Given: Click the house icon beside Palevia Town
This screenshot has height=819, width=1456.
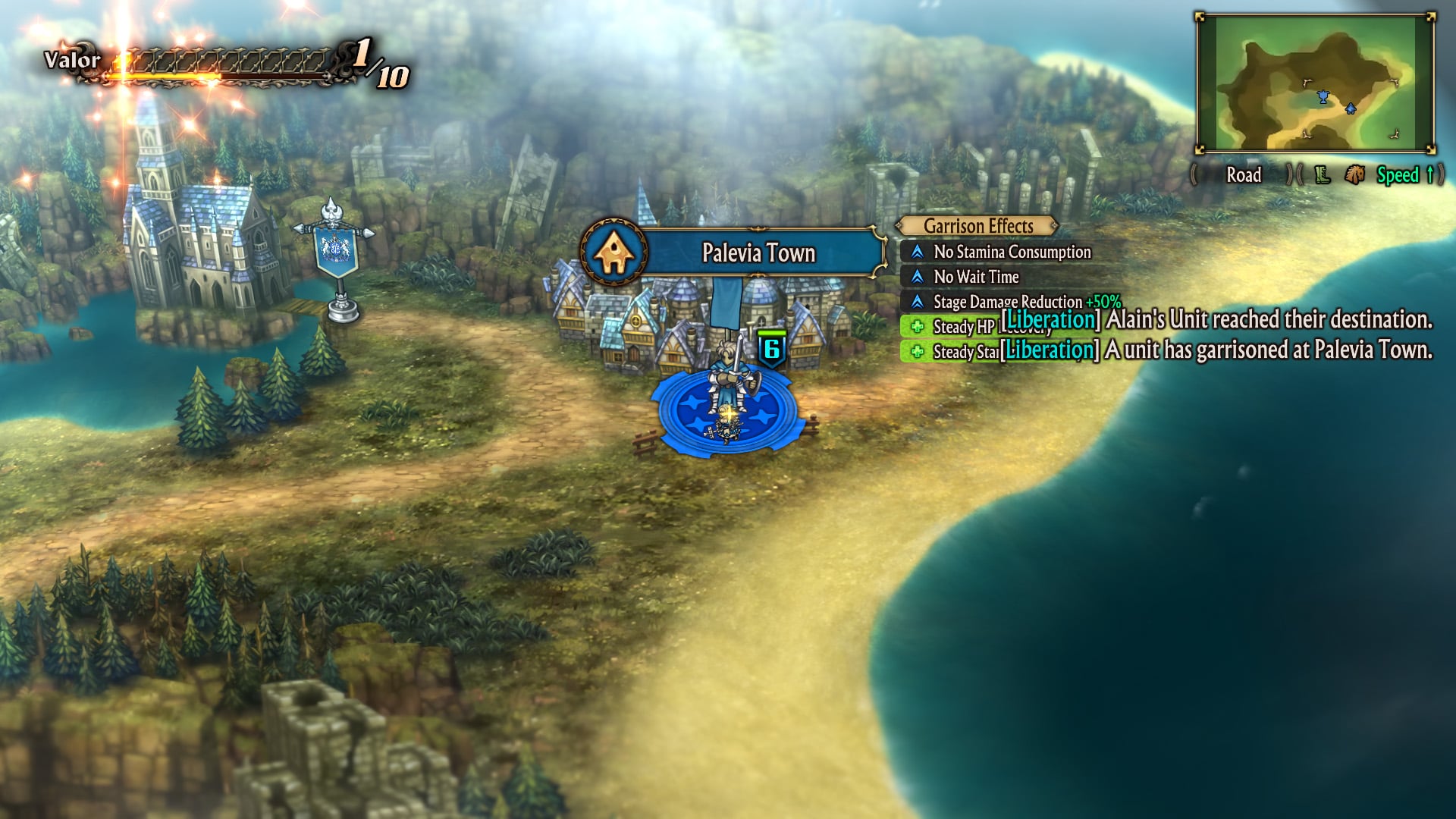Looking at the screenshot, I should (x=613, y=253).
